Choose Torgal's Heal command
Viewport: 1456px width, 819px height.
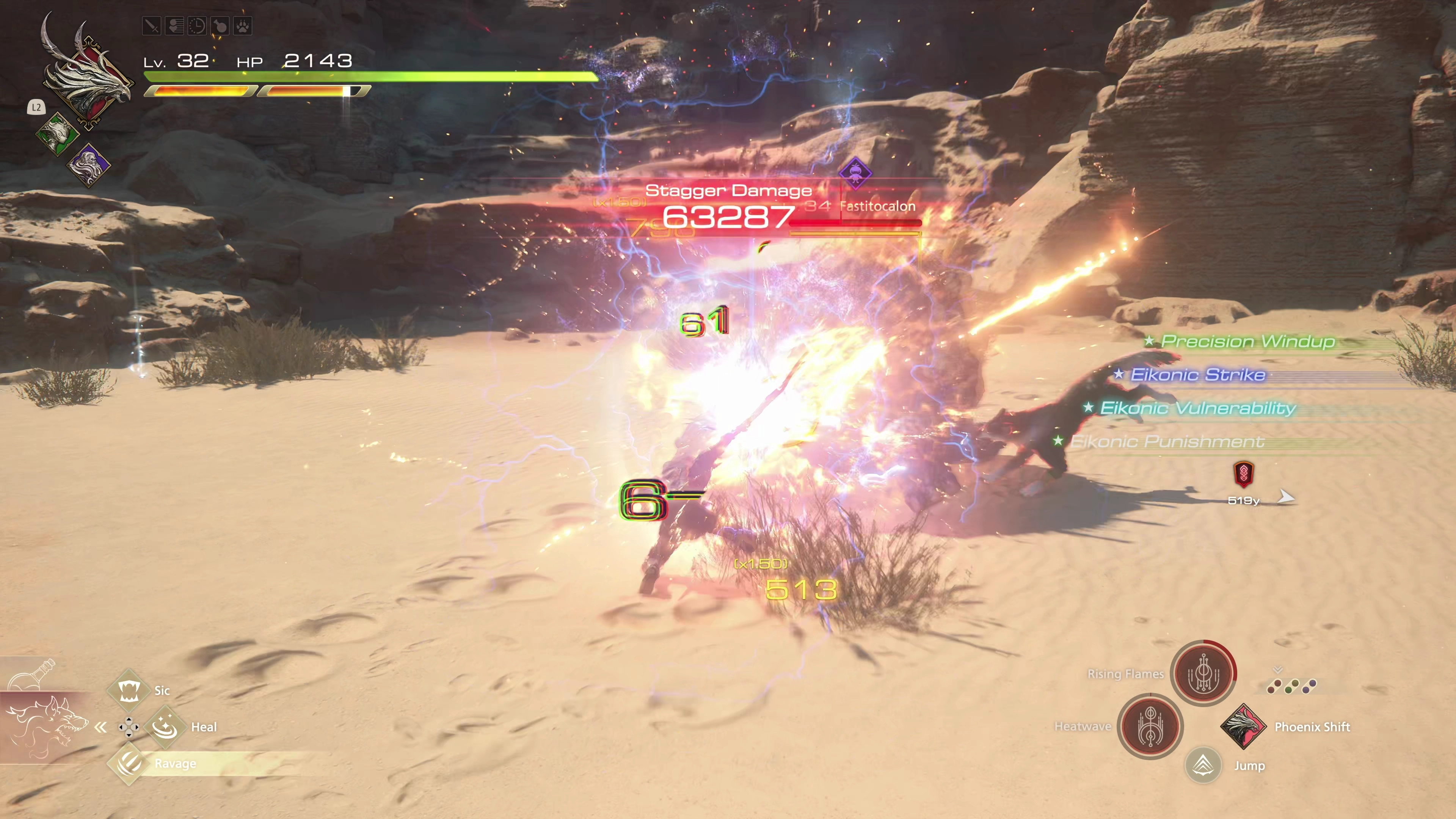click(166, 726)
